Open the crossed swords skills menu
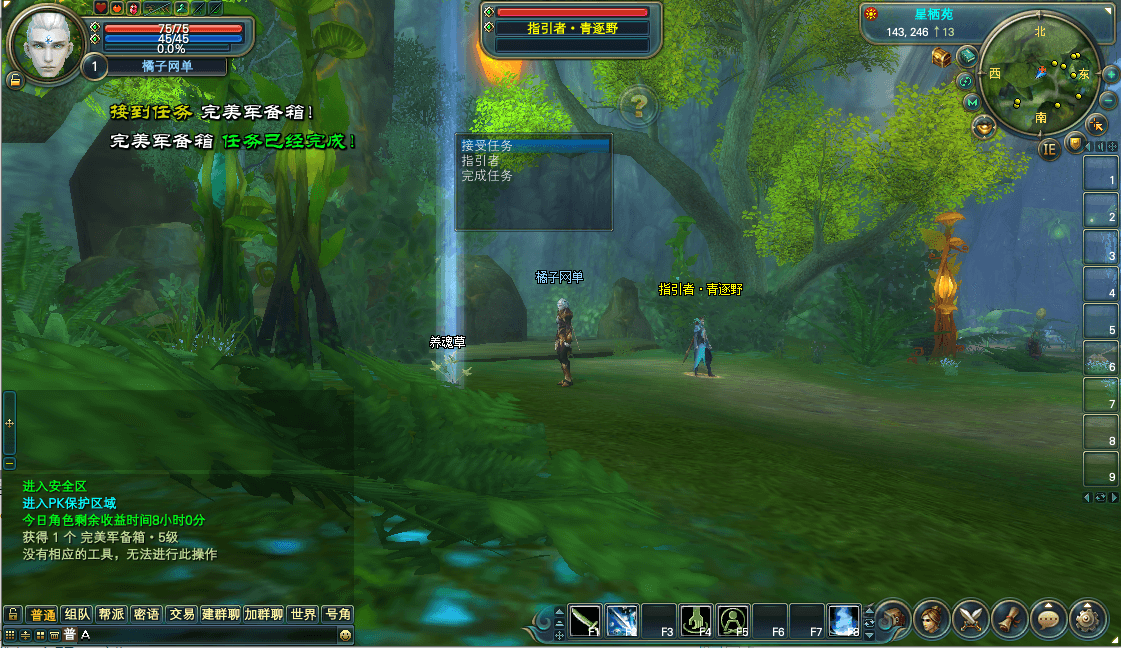This screenshot has width=1121, height=648. tap(970, 619)
